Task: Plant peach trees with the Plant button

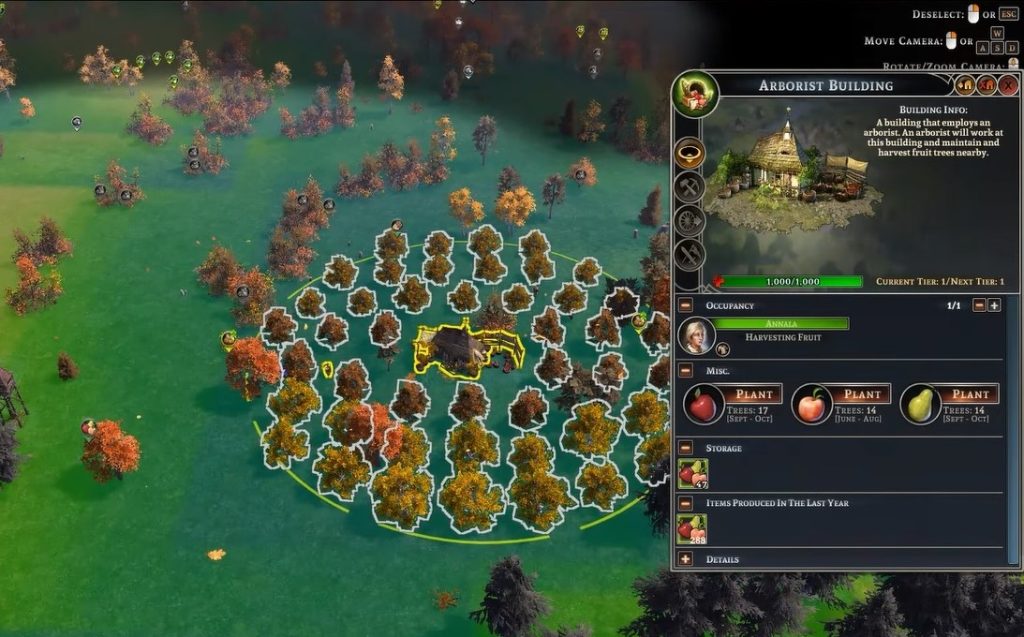Action: [x=862, y=394]
